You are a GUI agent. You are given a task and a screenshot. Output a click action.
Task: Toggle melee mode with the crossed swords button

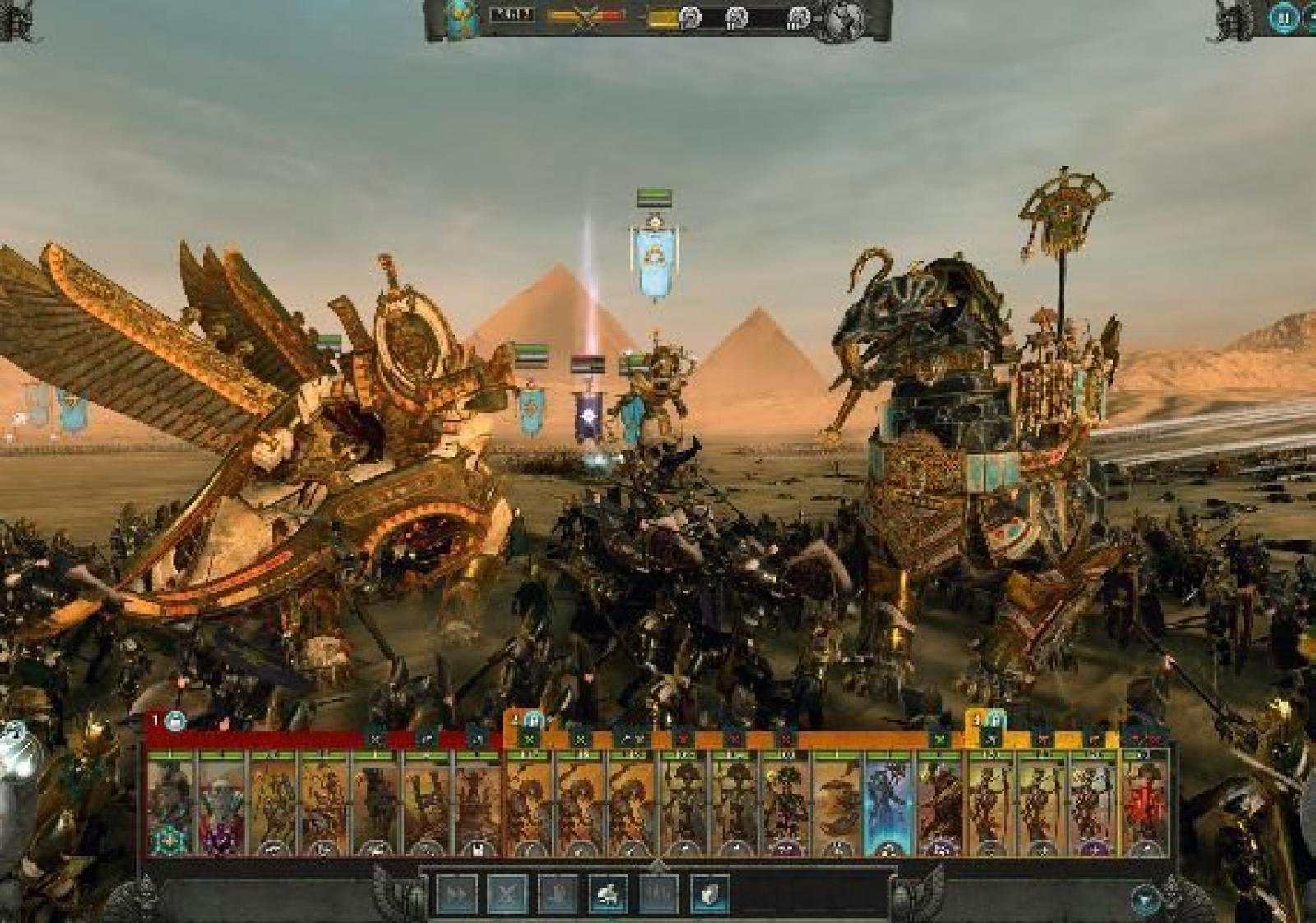pyautogui.click(x=507, y=893)
